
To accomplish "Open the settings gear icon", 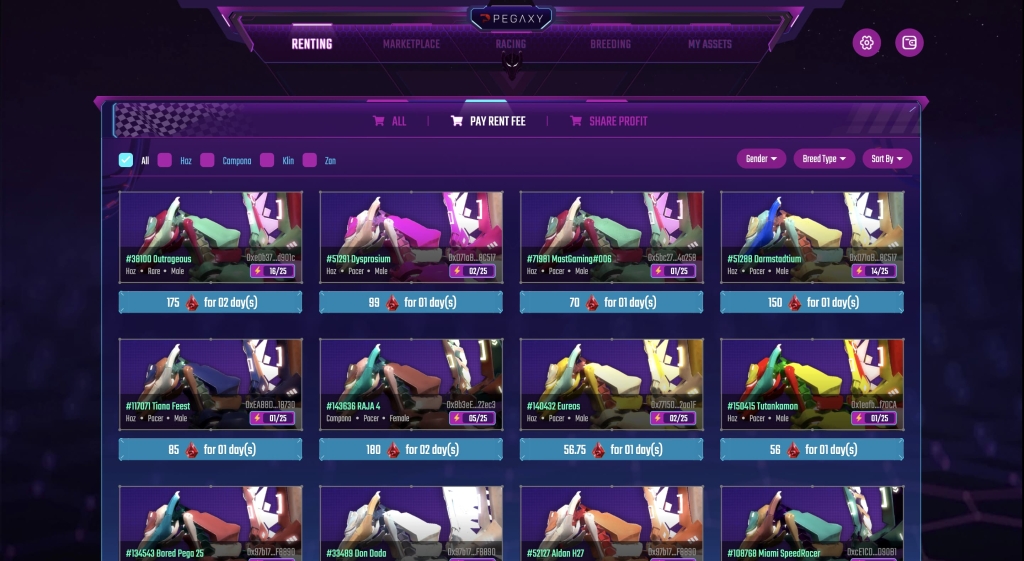I will (867, 43).
